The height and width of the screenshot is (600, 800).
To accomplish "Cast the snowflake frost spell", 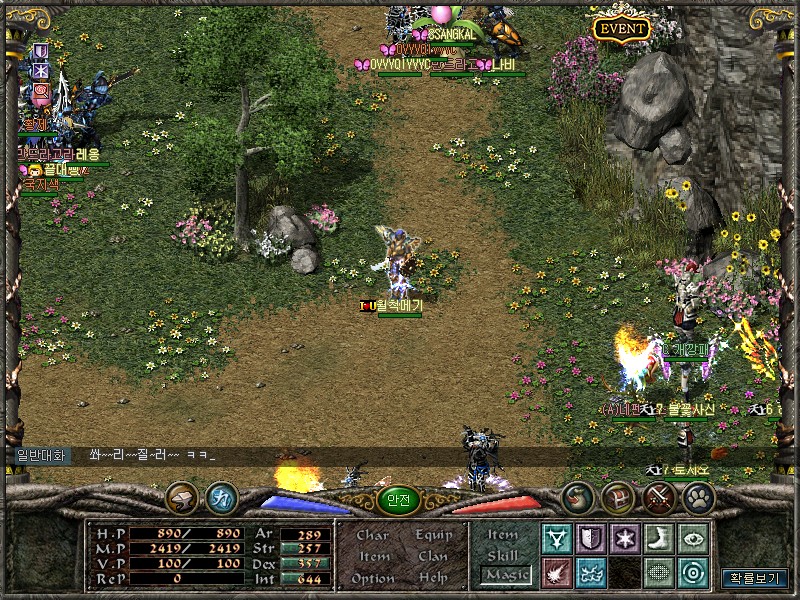I will tap(625, 539).
